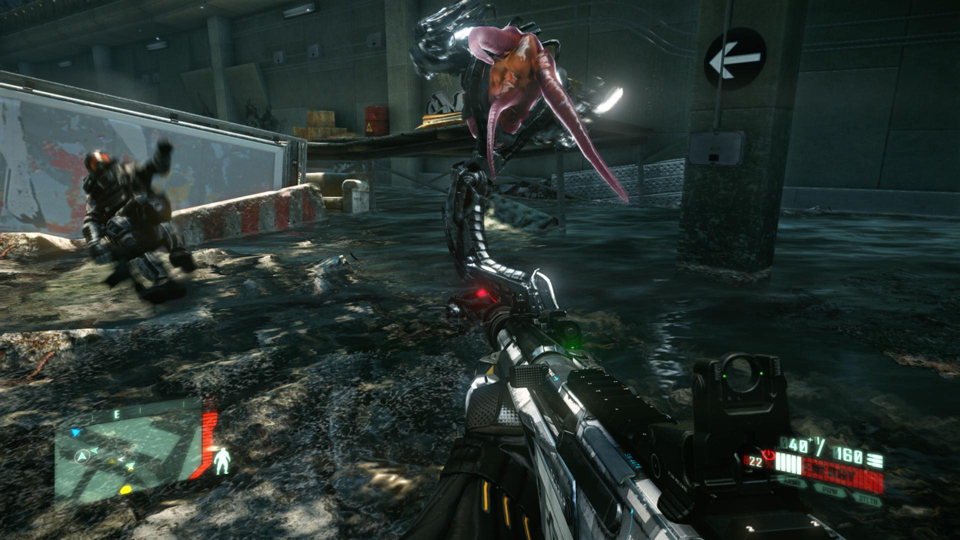The image size is (960, 540).
Task: Activate the ARMR nanosuit mode tab
Action: (794, 482)
